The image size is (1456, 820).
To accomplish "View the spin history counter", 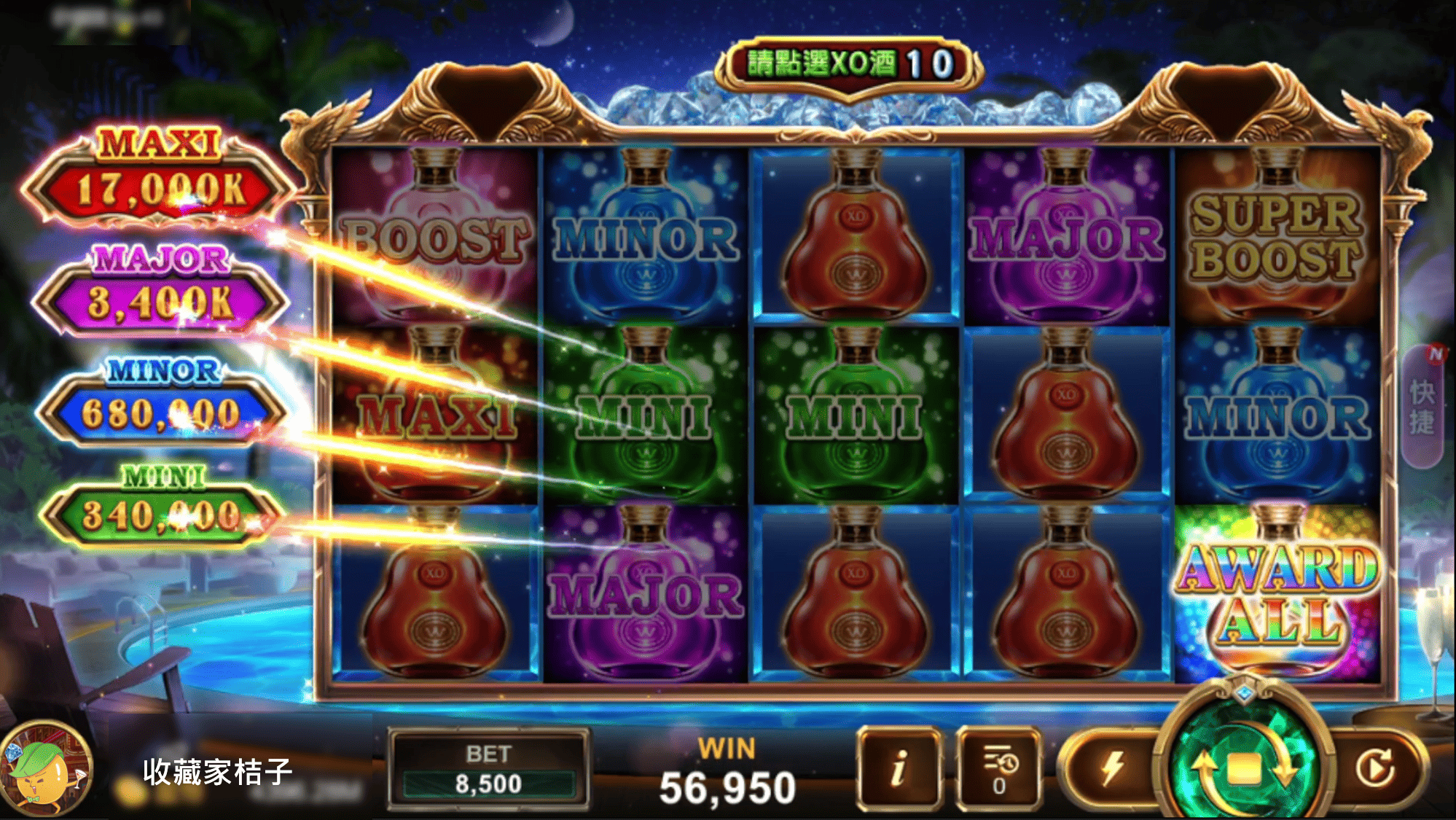I will (x=998, y=767).
